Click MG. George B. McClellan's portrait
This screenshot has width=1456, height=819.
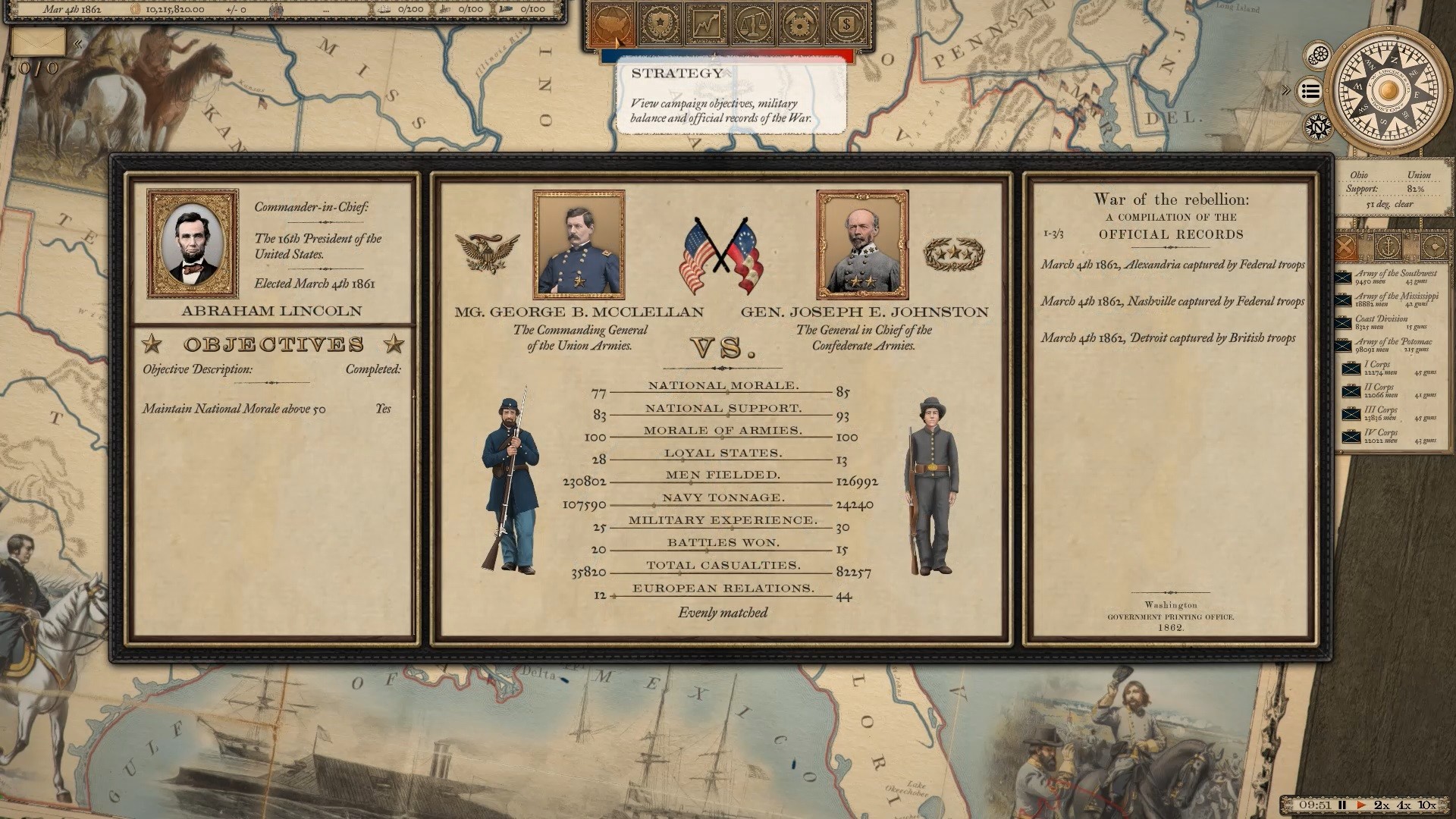(582, 244)
